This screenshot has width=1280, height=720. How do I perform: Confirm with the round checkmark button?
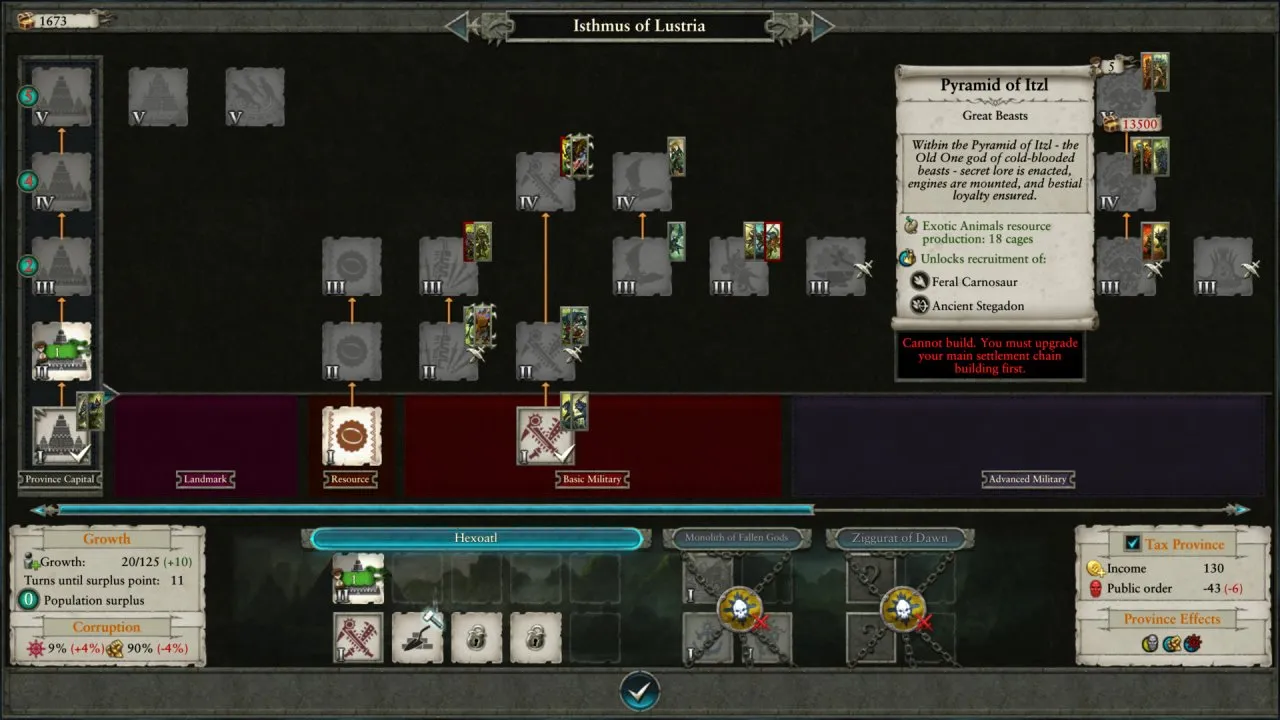tap(640, 689)
